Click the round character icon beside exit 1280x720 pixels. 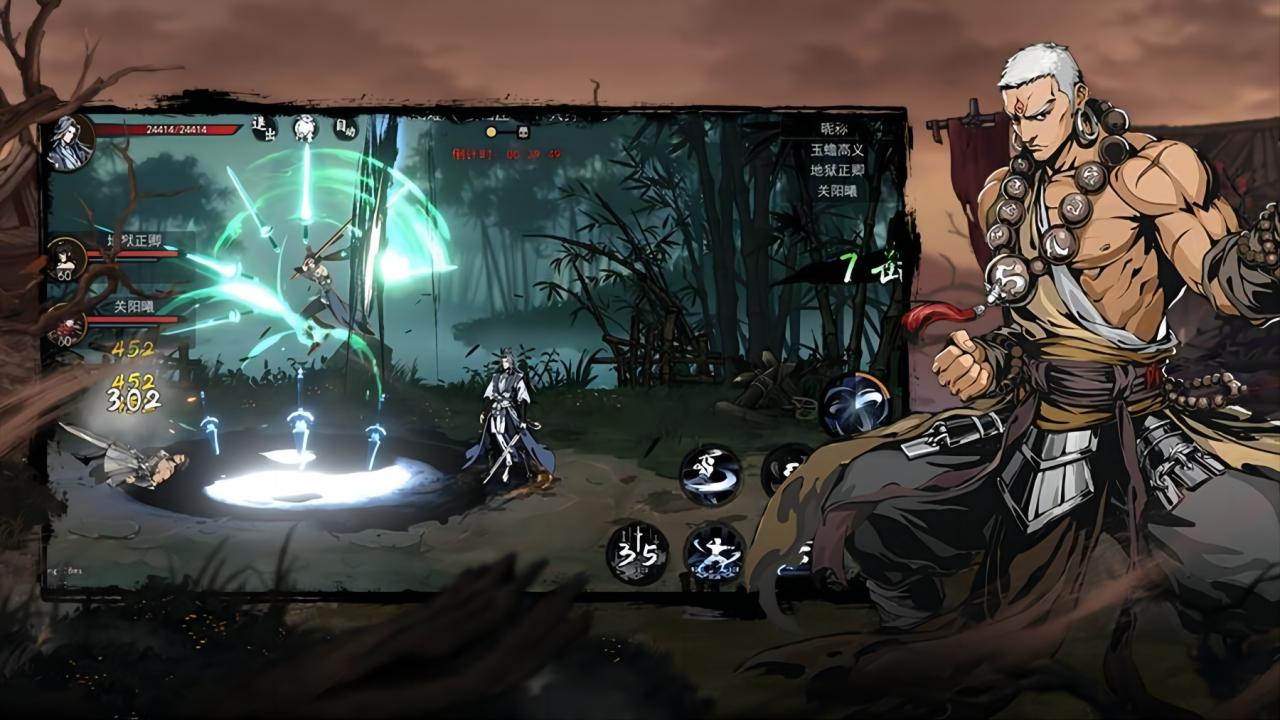pos(305,128)
